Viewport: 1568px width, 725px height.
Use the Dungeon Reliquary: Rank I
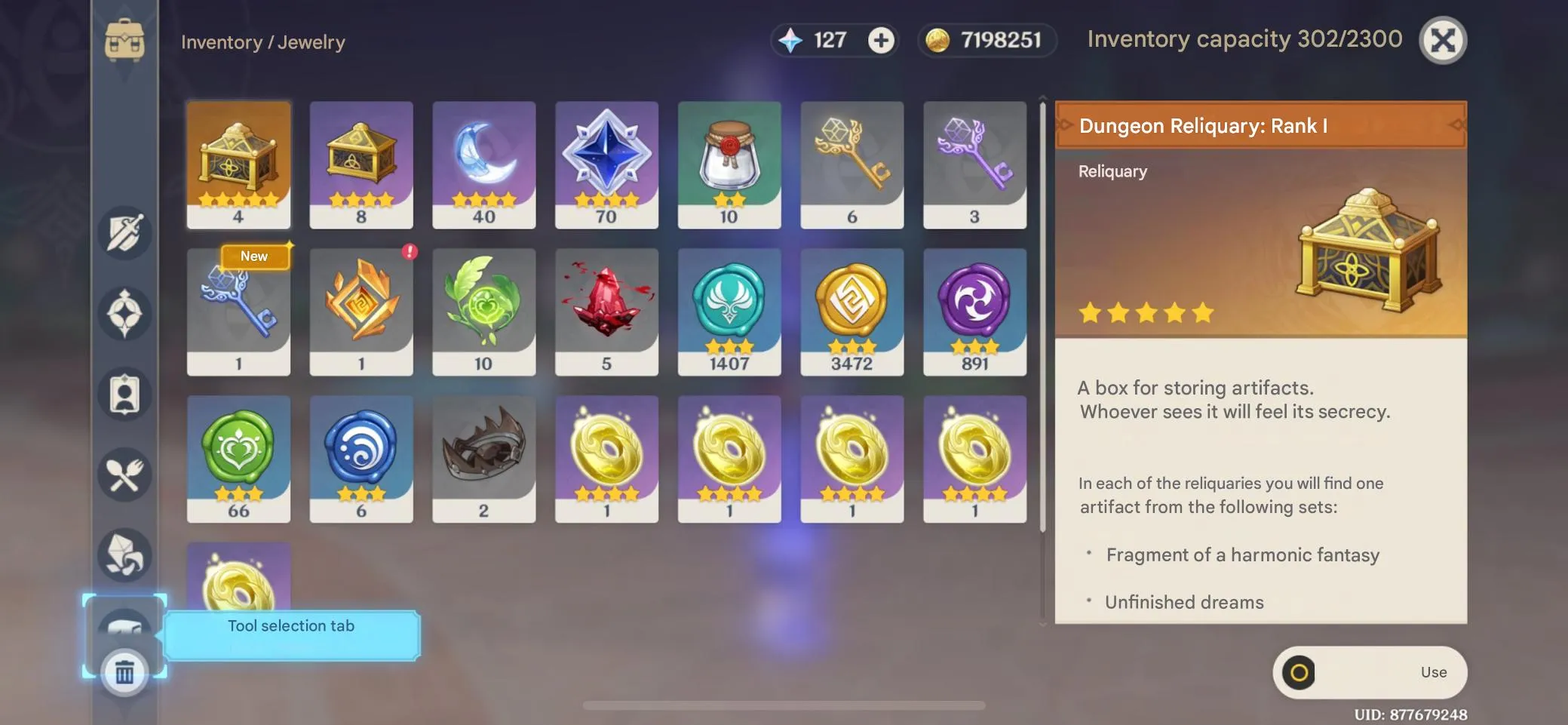tap(1369, 672)
